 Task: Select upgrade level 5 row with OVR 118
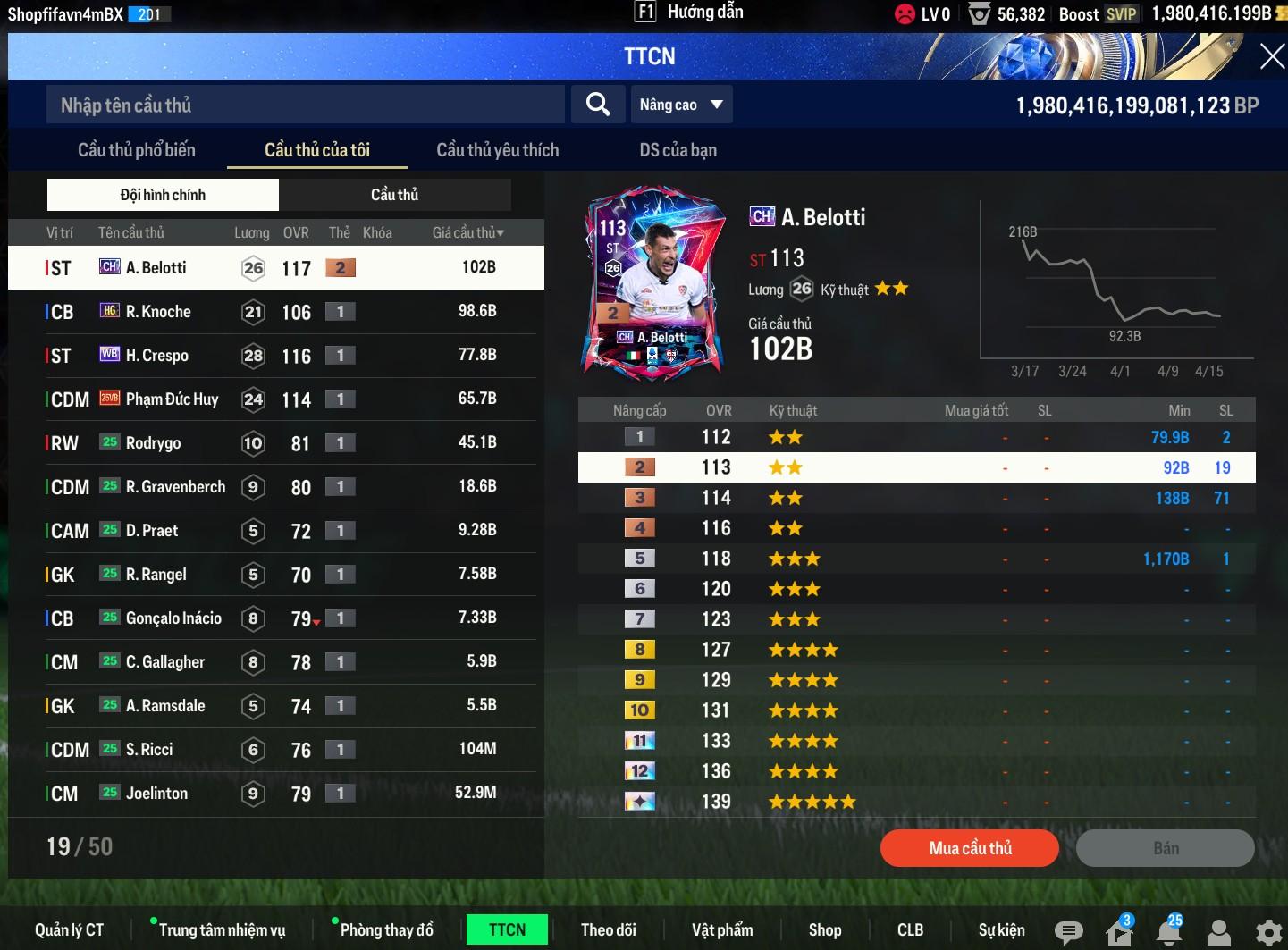(916, 559)
